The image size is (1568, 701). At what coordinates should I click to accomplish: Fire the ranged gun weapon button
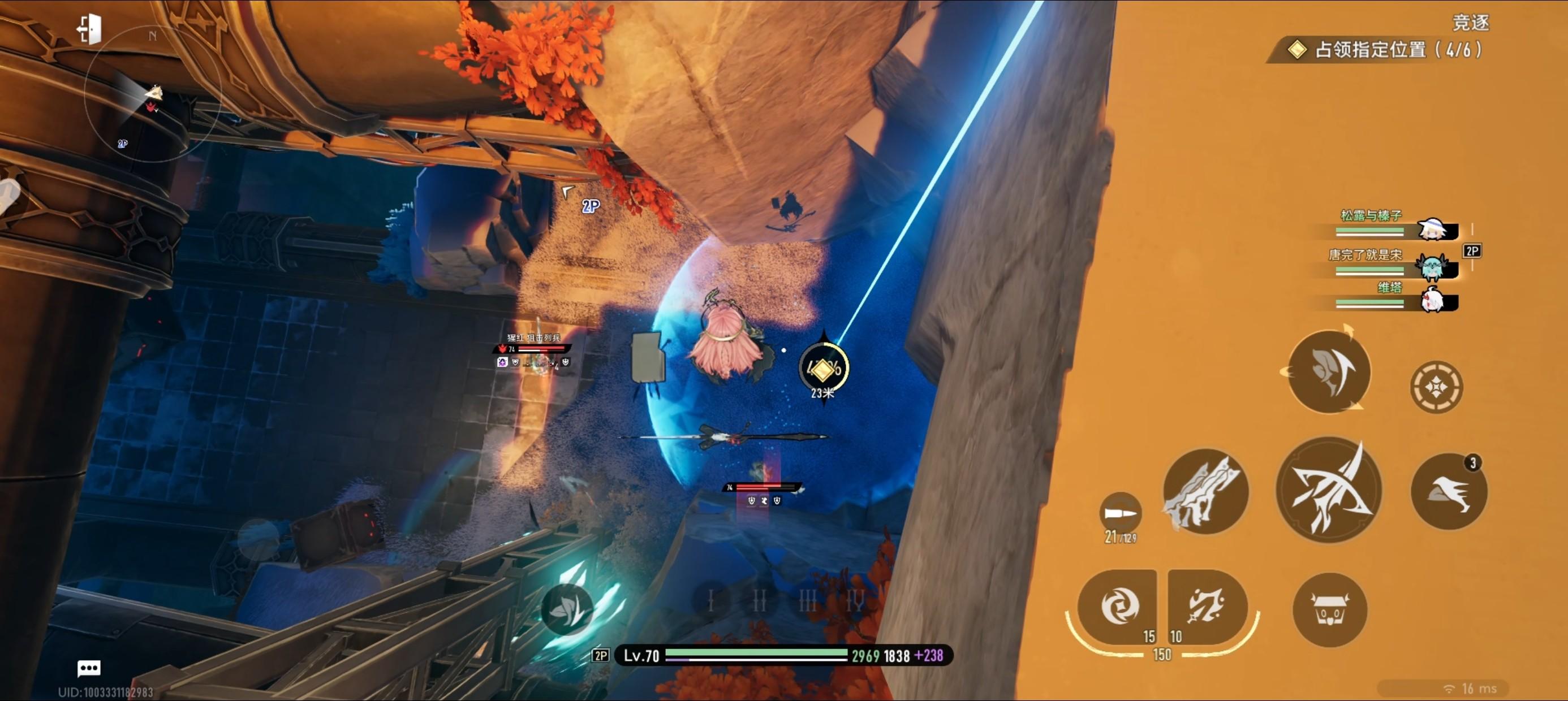point(1205,492)
